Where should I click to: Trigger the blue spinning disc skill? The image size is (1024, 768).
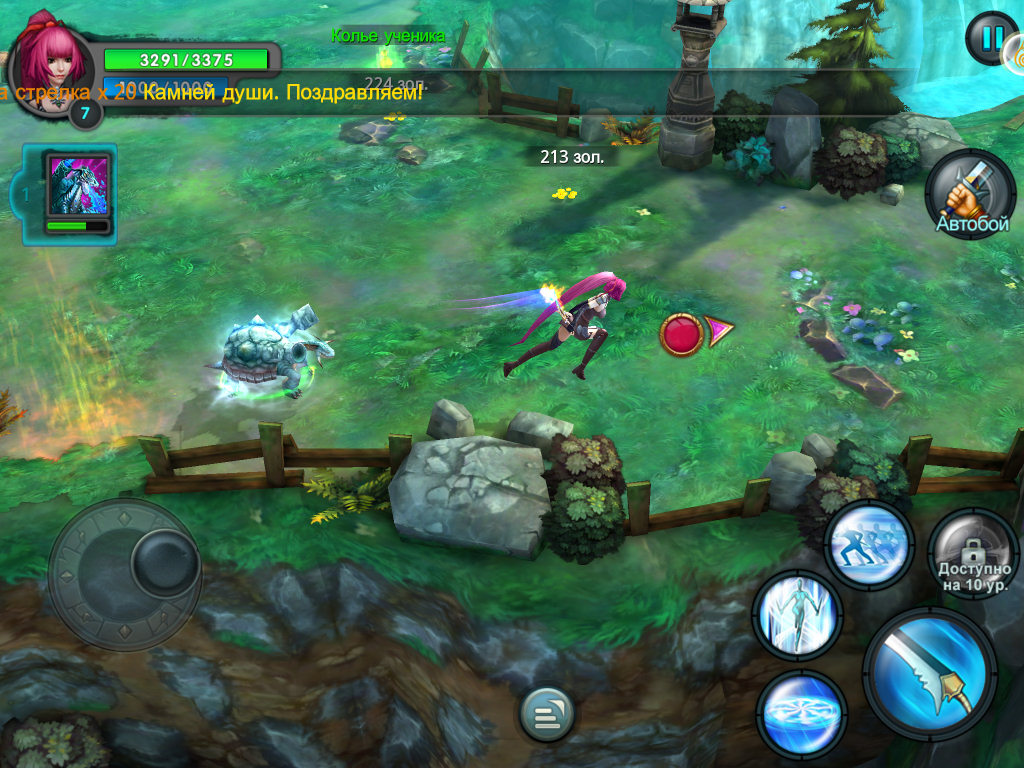pyautogui.click(x=802, y=713)
